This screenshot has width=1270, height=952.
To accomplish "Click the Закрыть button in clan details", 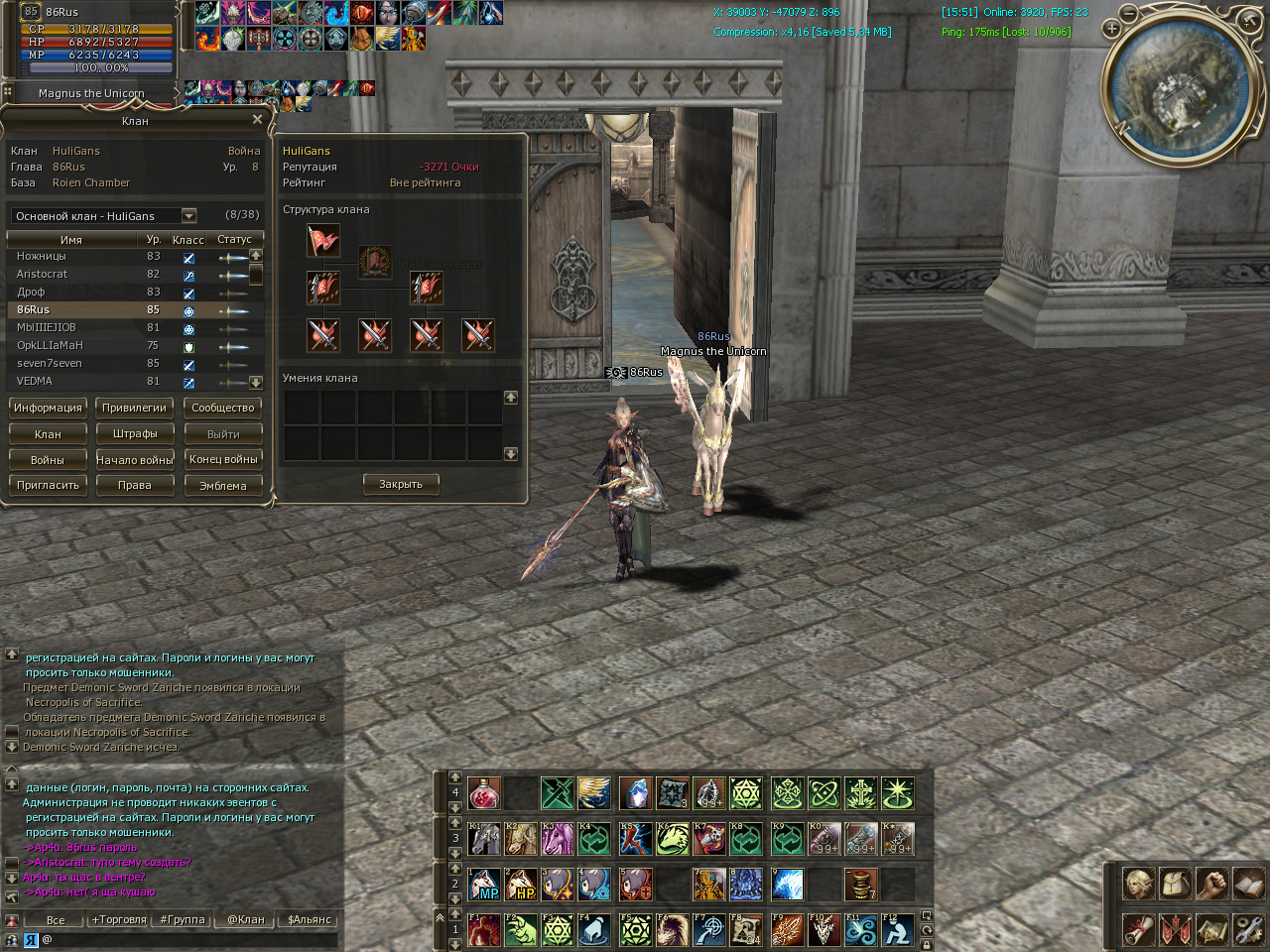I will [401, 484].
